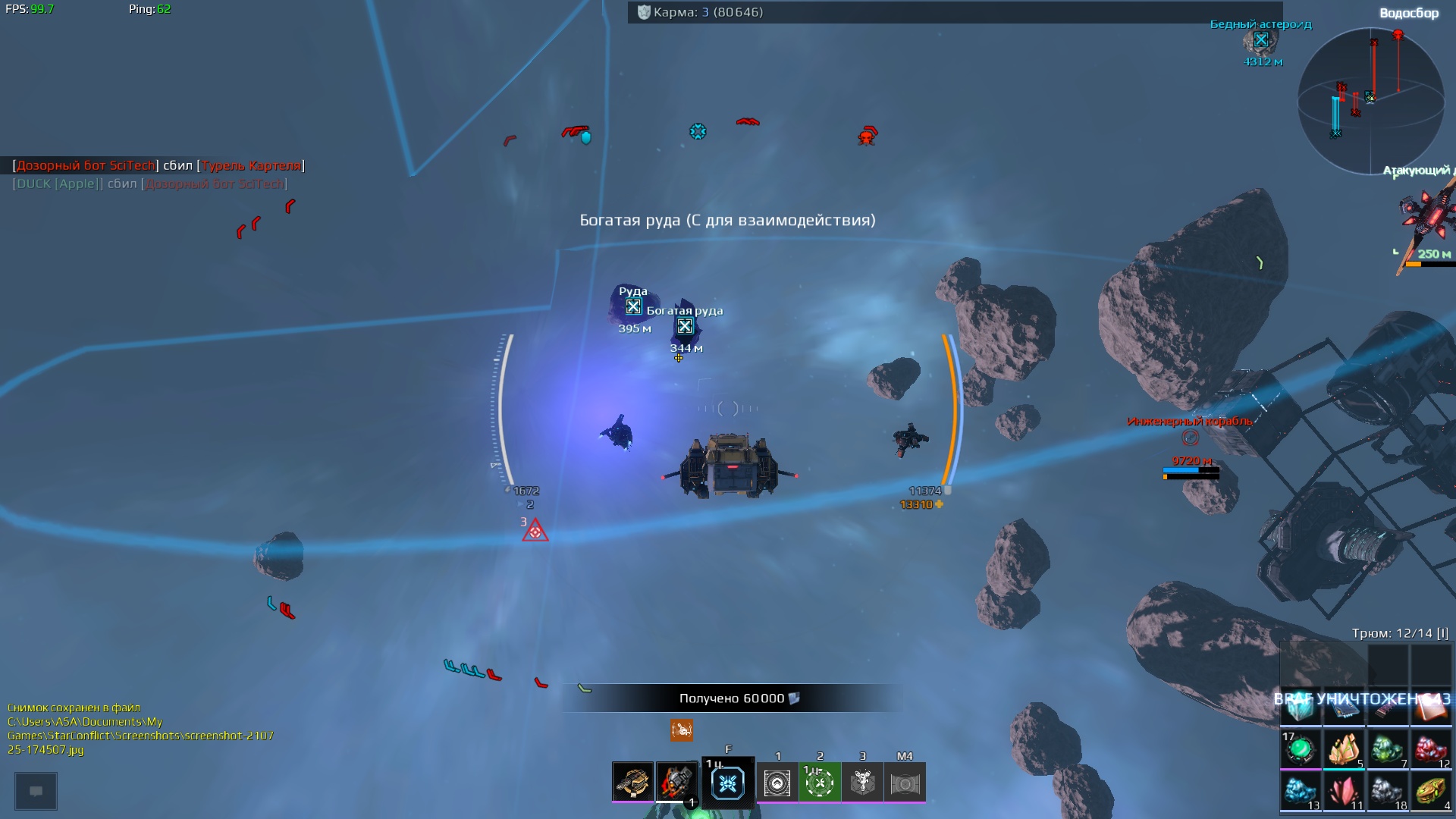Select the main weapon turret slot
Viewport: 1456px width, 819px height.
click(x=632, y=782)
